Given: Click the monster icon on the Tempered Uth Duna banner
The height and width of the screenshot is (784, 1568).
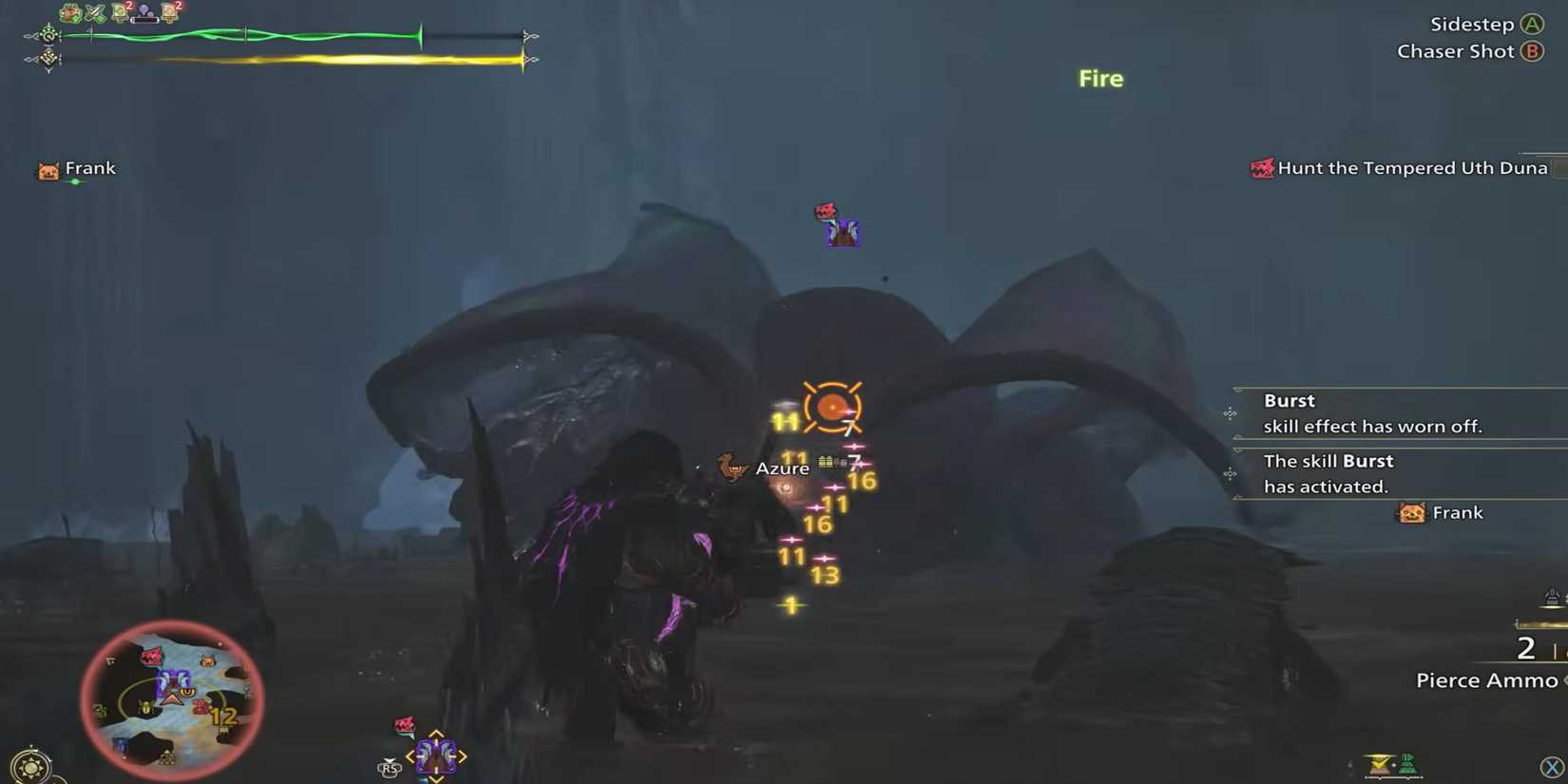Looking at the screenshot, I should [x=1263, y=167].
